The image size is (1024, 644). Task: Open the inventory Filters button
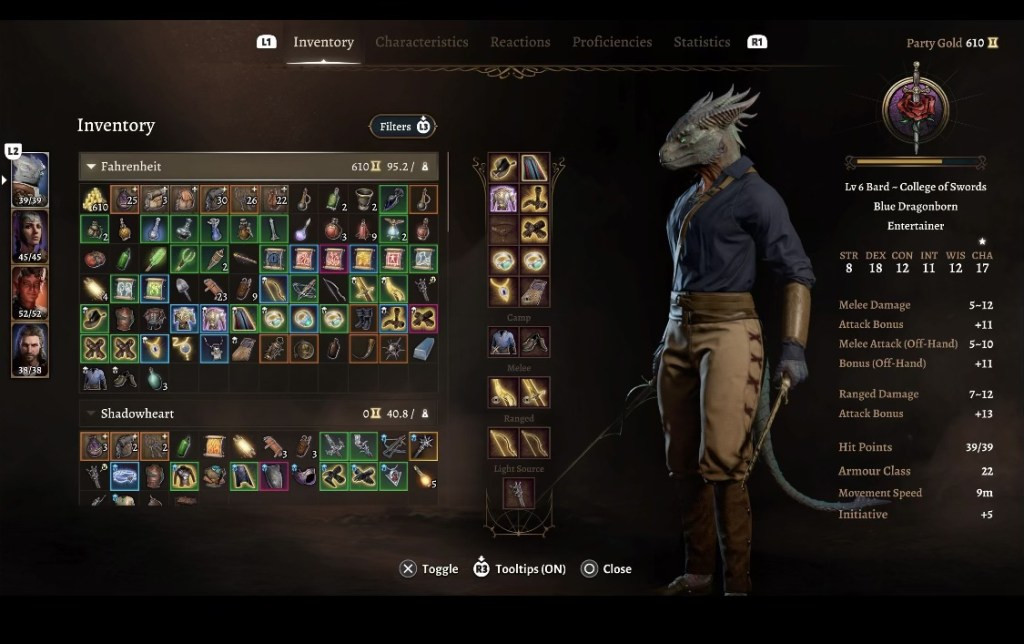click(x=403, y=126)
